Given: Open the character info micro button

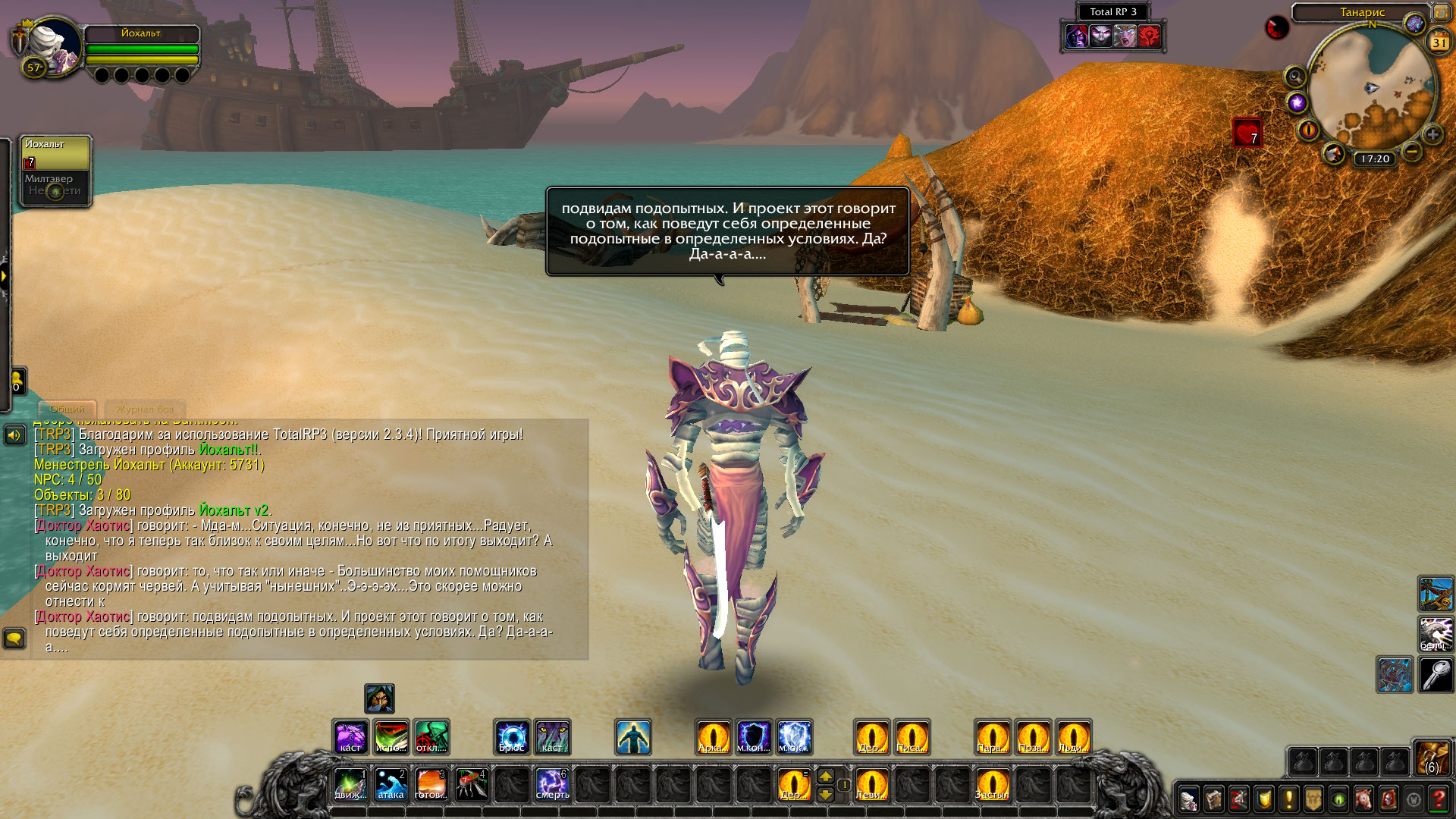Looking at the screenshot, I should pos(1188,799).
